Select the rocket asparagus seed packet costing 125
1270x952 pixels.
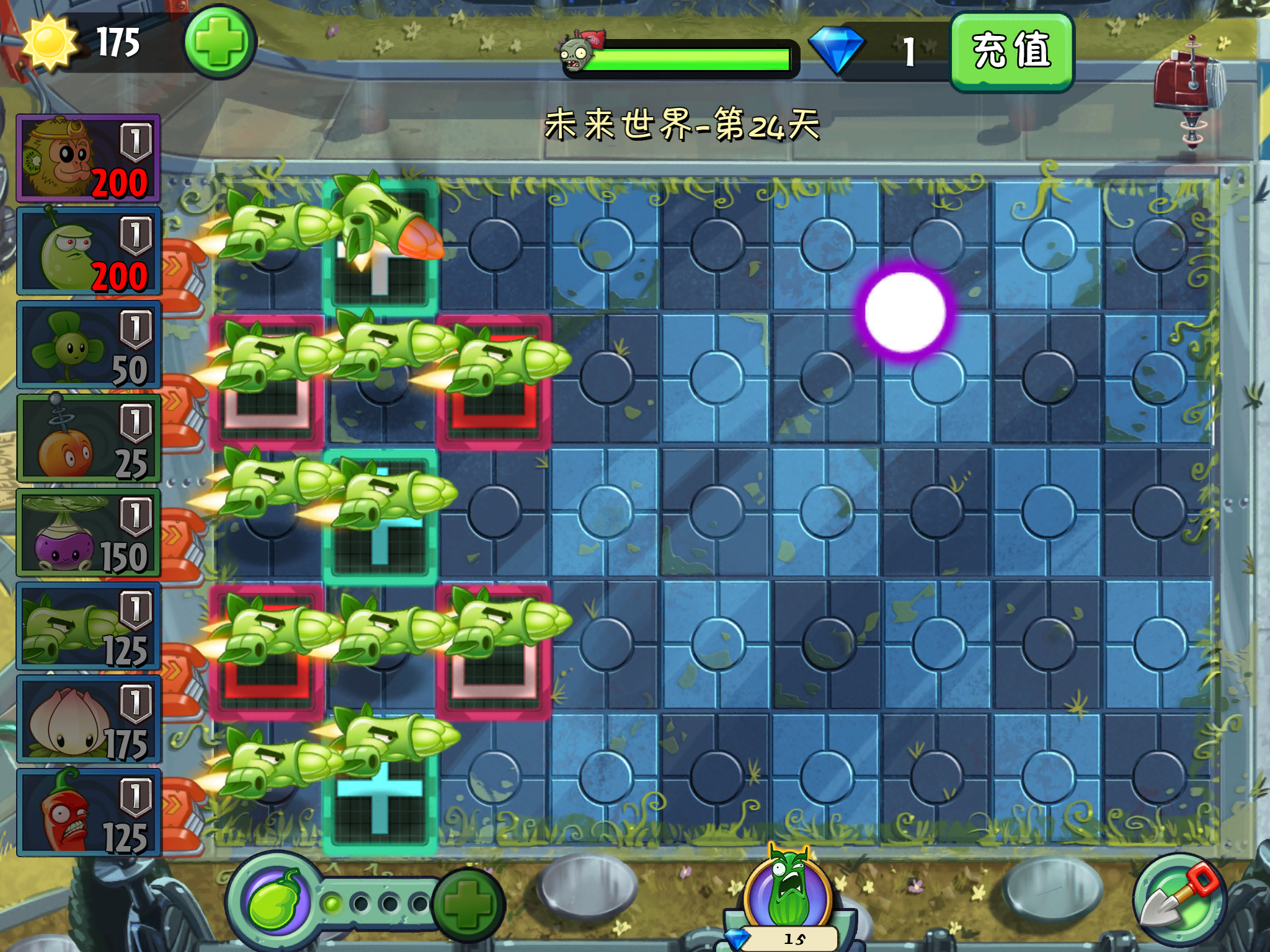coord(88,626)
